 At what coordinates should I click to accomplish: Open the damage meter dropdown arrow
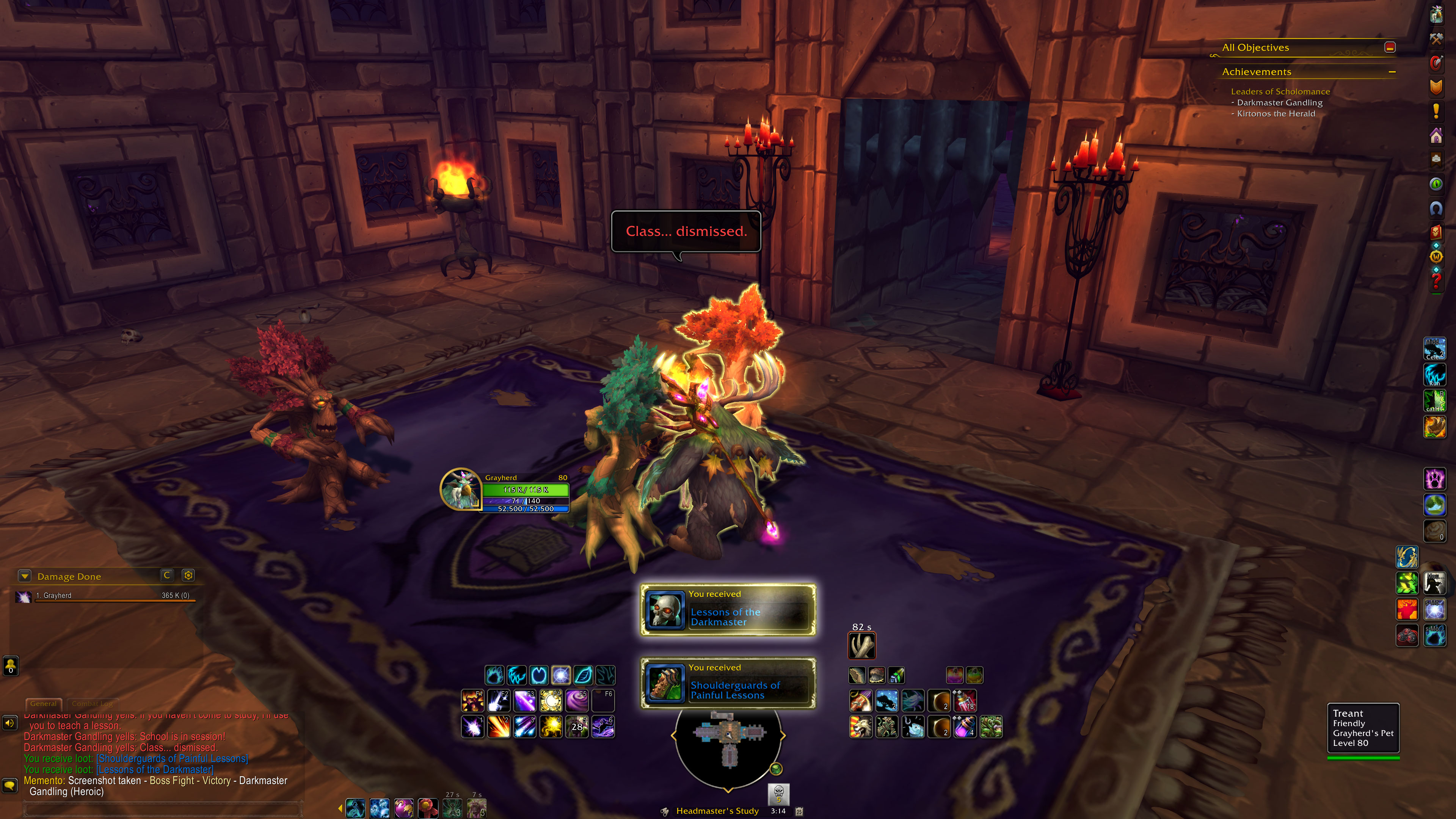[x=24, y=576]
